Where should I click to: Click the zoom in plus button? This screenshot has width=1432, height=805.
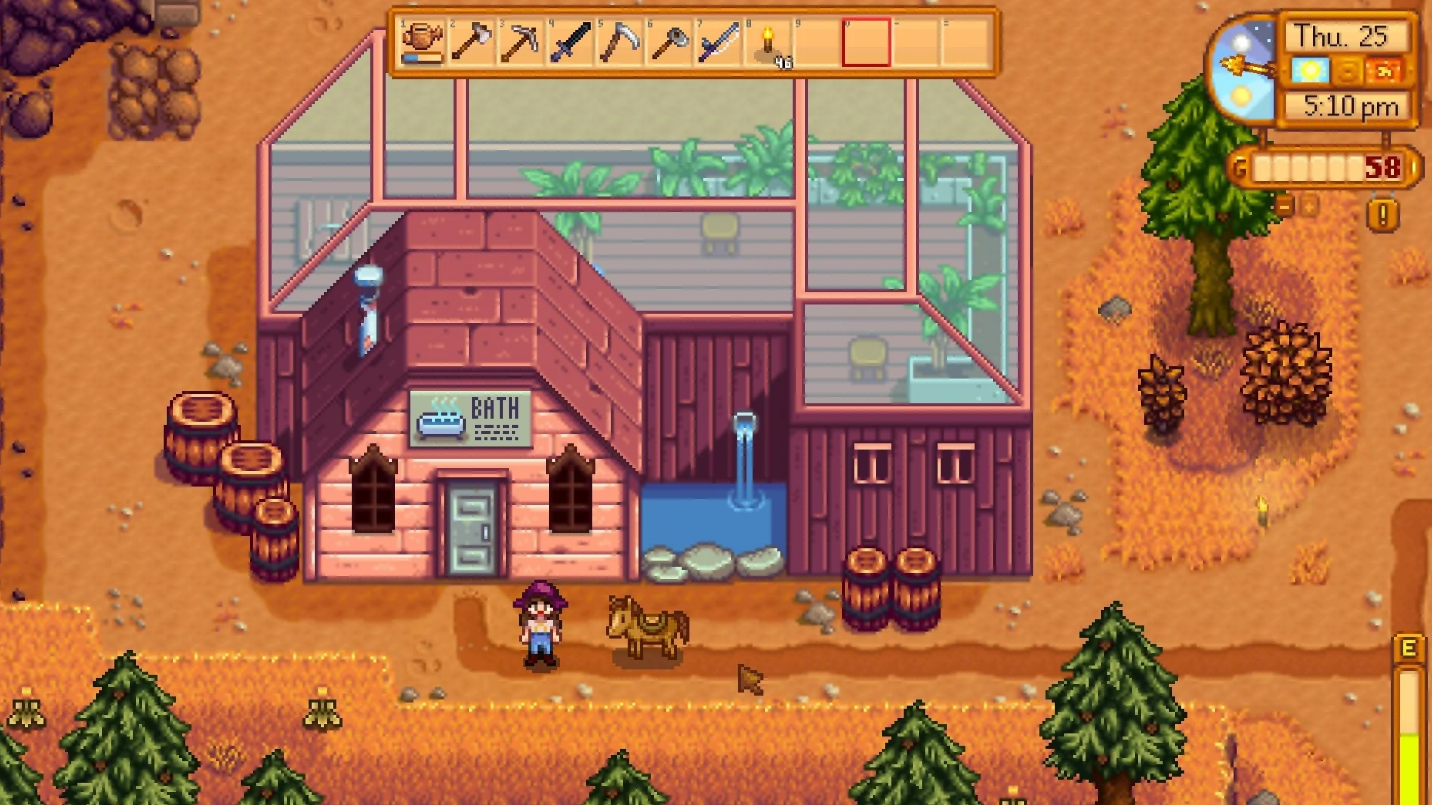pos(1308,205)
